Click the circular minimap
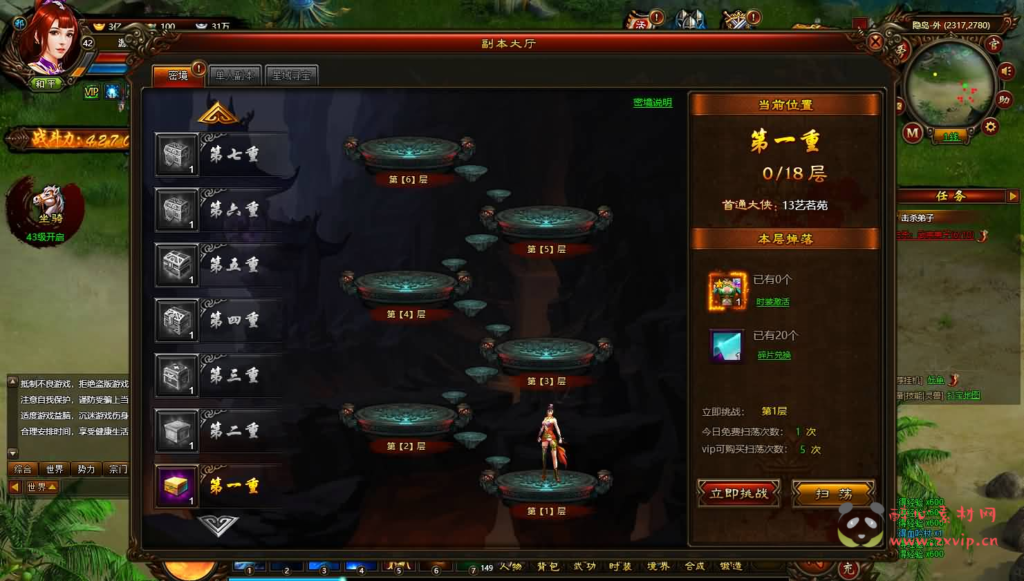The height and width of the screenshot is (581, 1024). pos(944,84)
